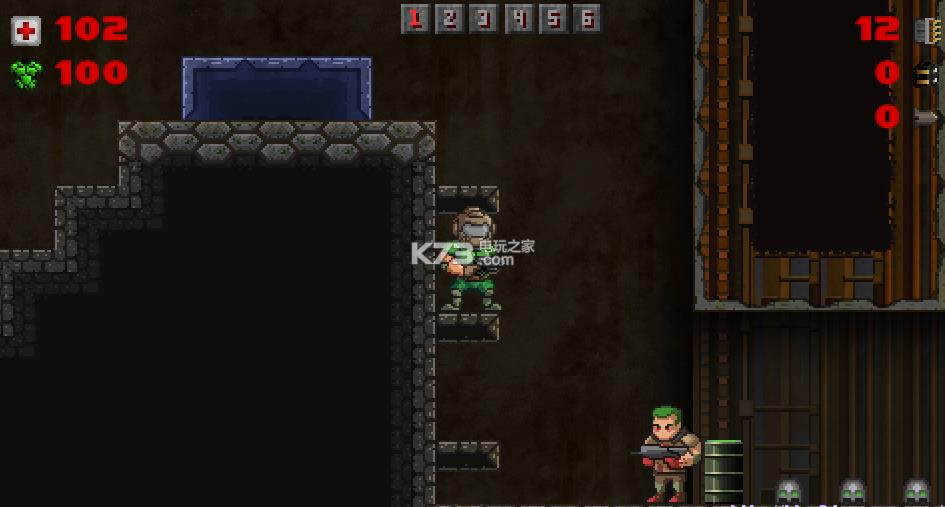Screen dimensions: 945x507
Task: Click weapon slot number 5
Action: pos(552,18)
